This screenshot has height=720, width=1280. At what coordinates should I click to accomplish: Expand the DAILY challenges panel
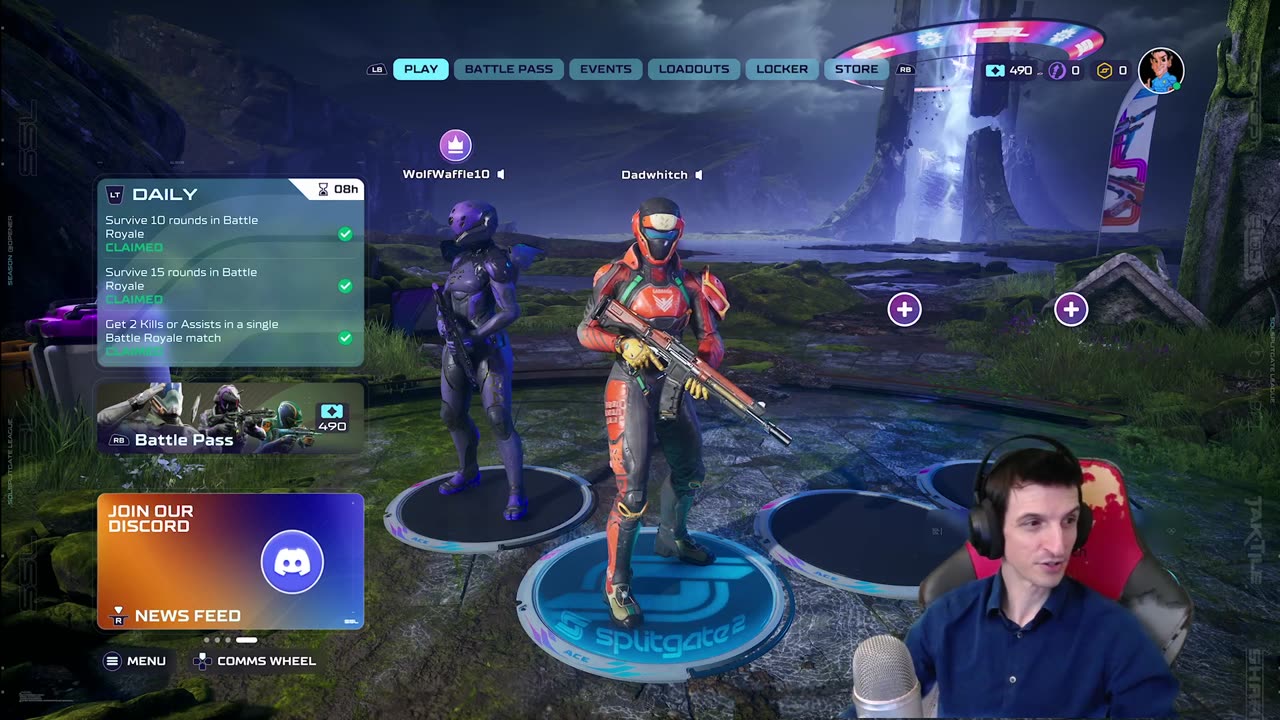165,194
